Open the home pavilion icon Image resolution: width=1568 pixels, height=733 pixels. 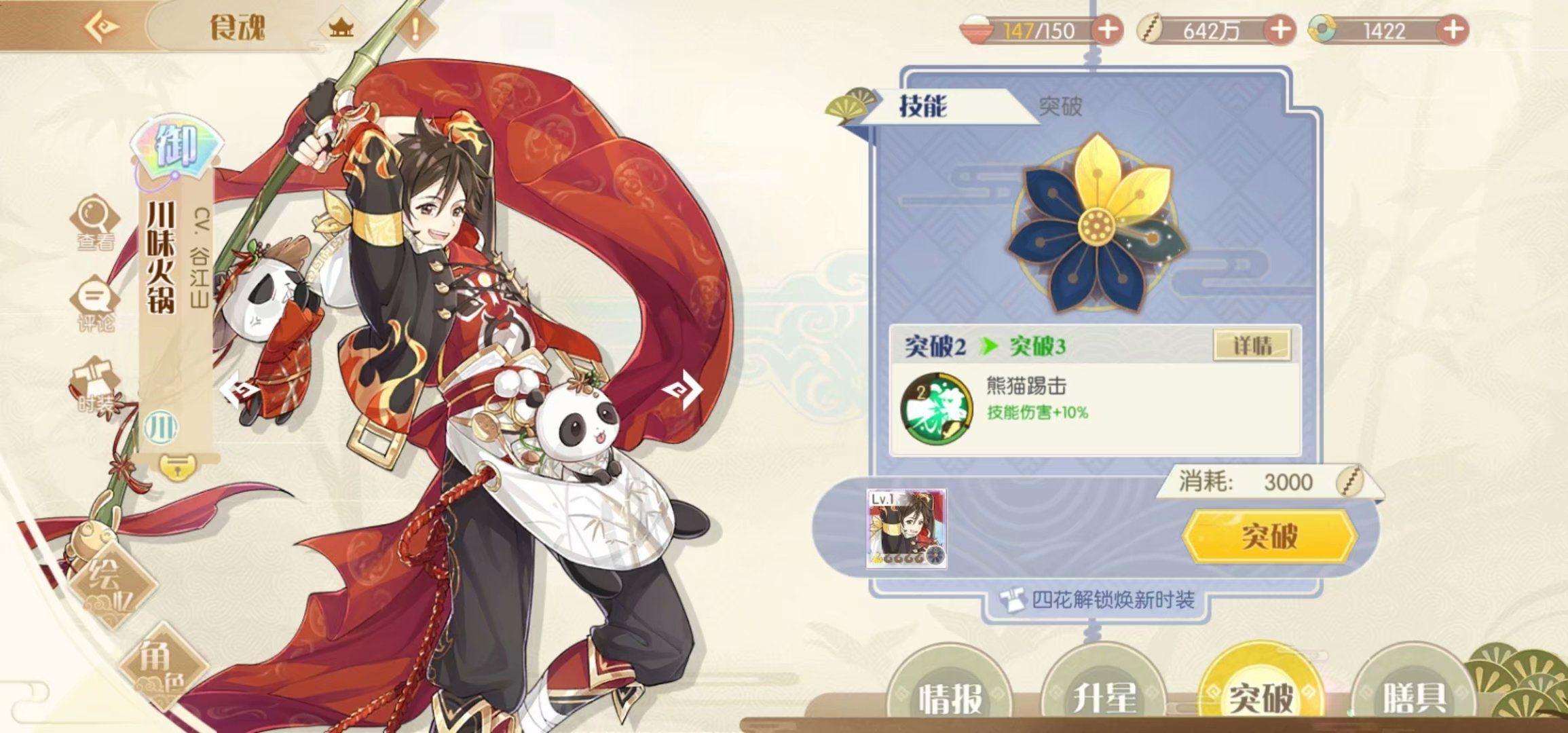coord(341,29)
